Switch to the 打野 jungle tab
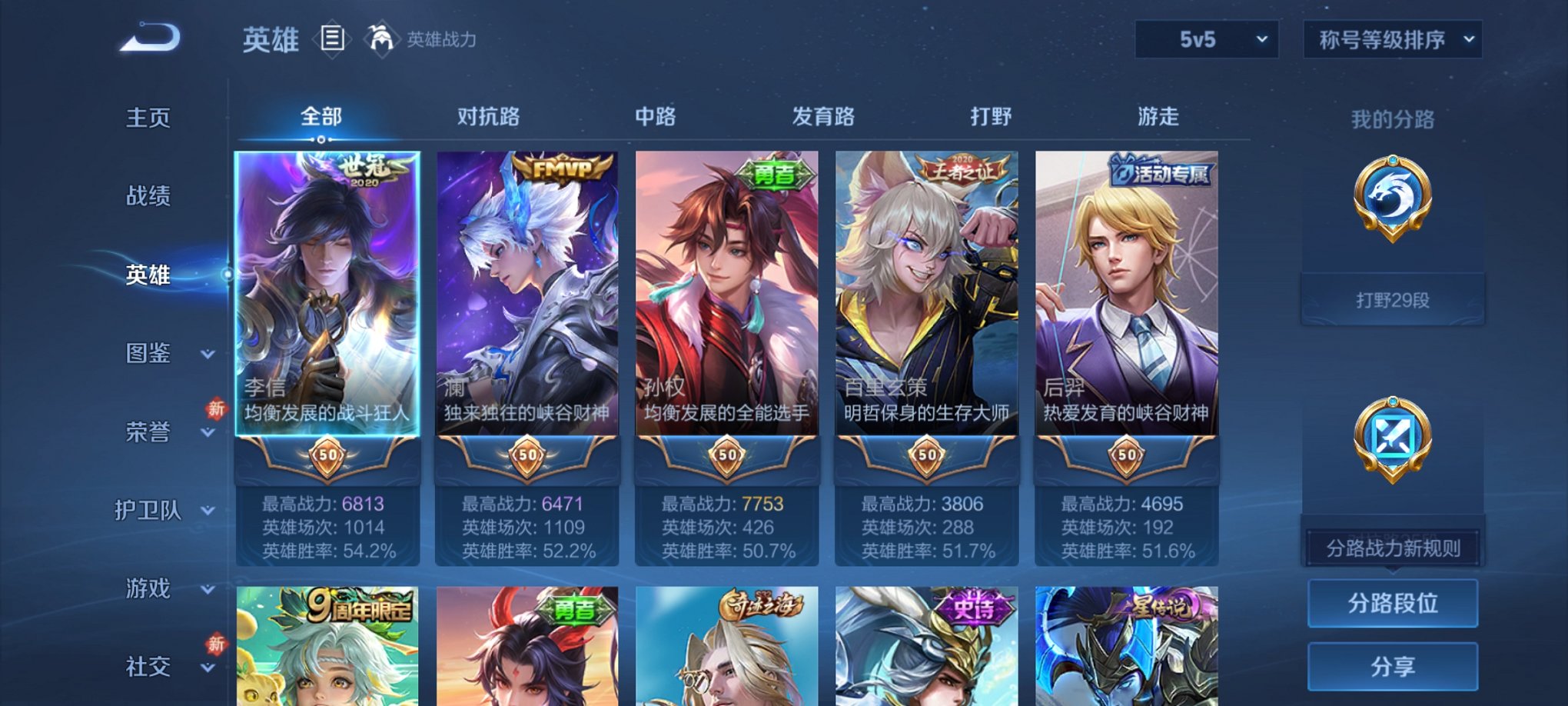 click(990, 117)
